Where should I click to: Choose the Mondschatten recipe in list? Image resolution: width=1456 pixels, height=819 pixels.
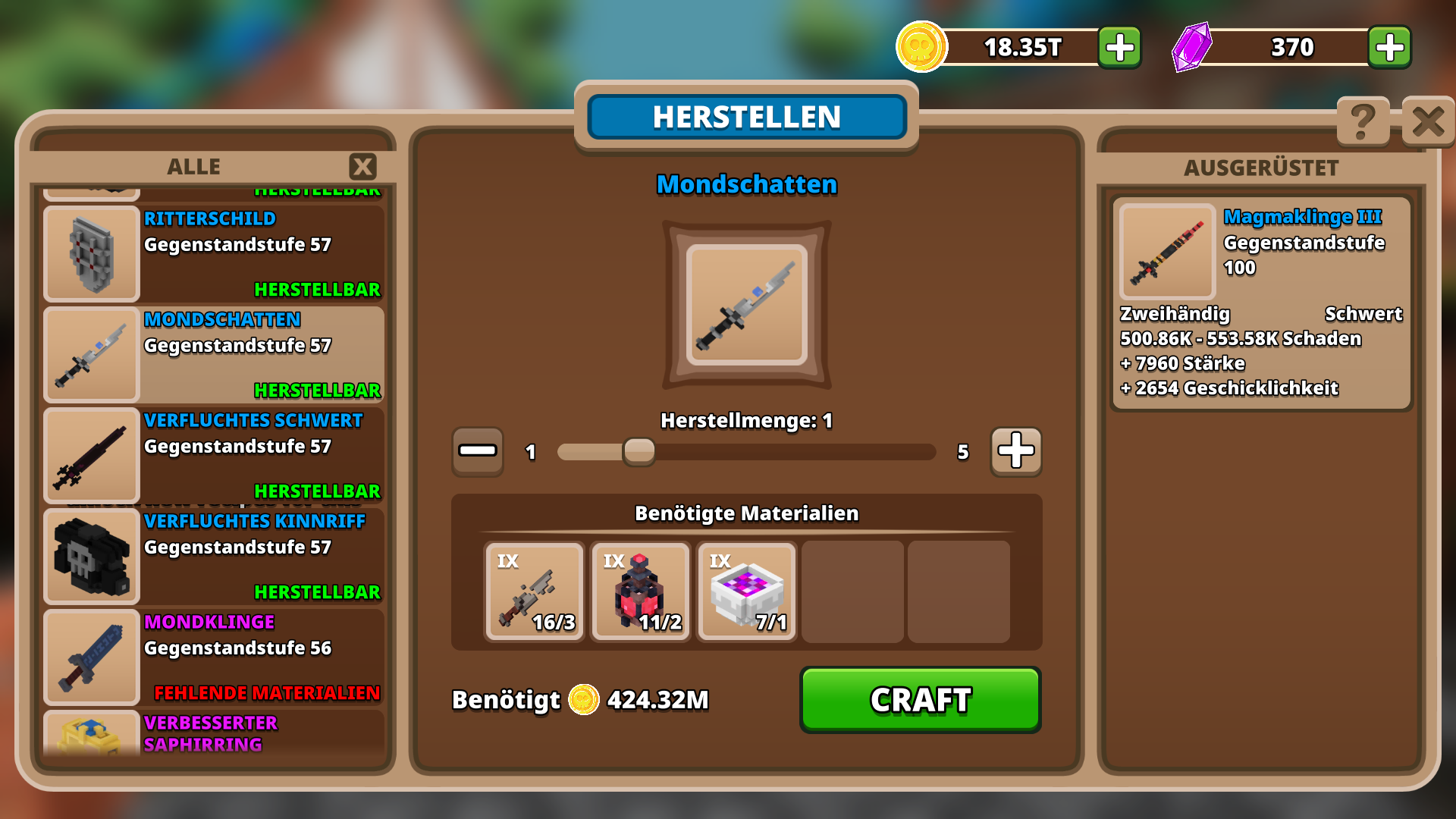click(214, 354)
